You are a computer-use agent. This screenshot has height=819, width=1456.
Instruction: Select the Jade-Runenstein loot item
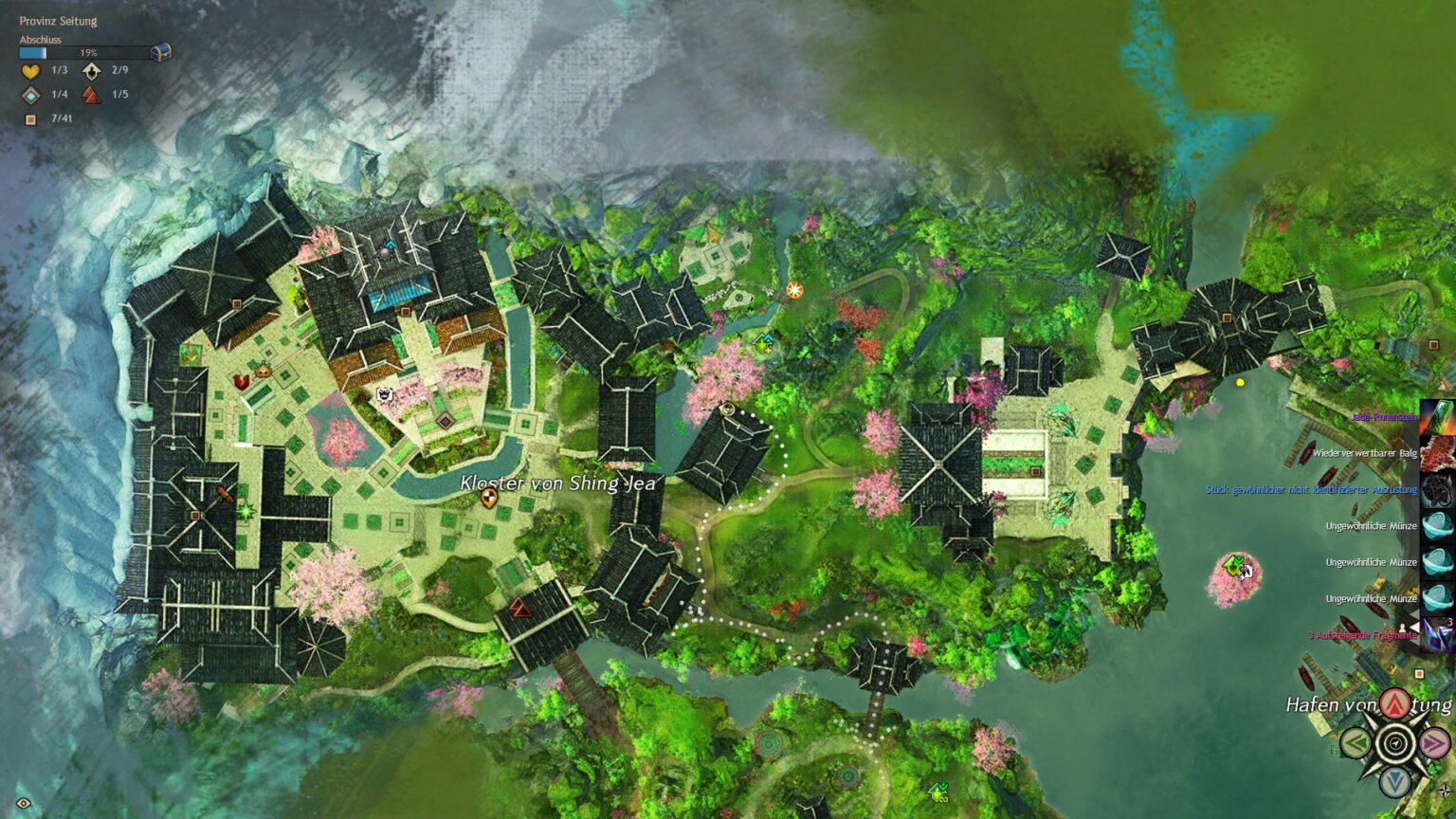pos(1436,417)
